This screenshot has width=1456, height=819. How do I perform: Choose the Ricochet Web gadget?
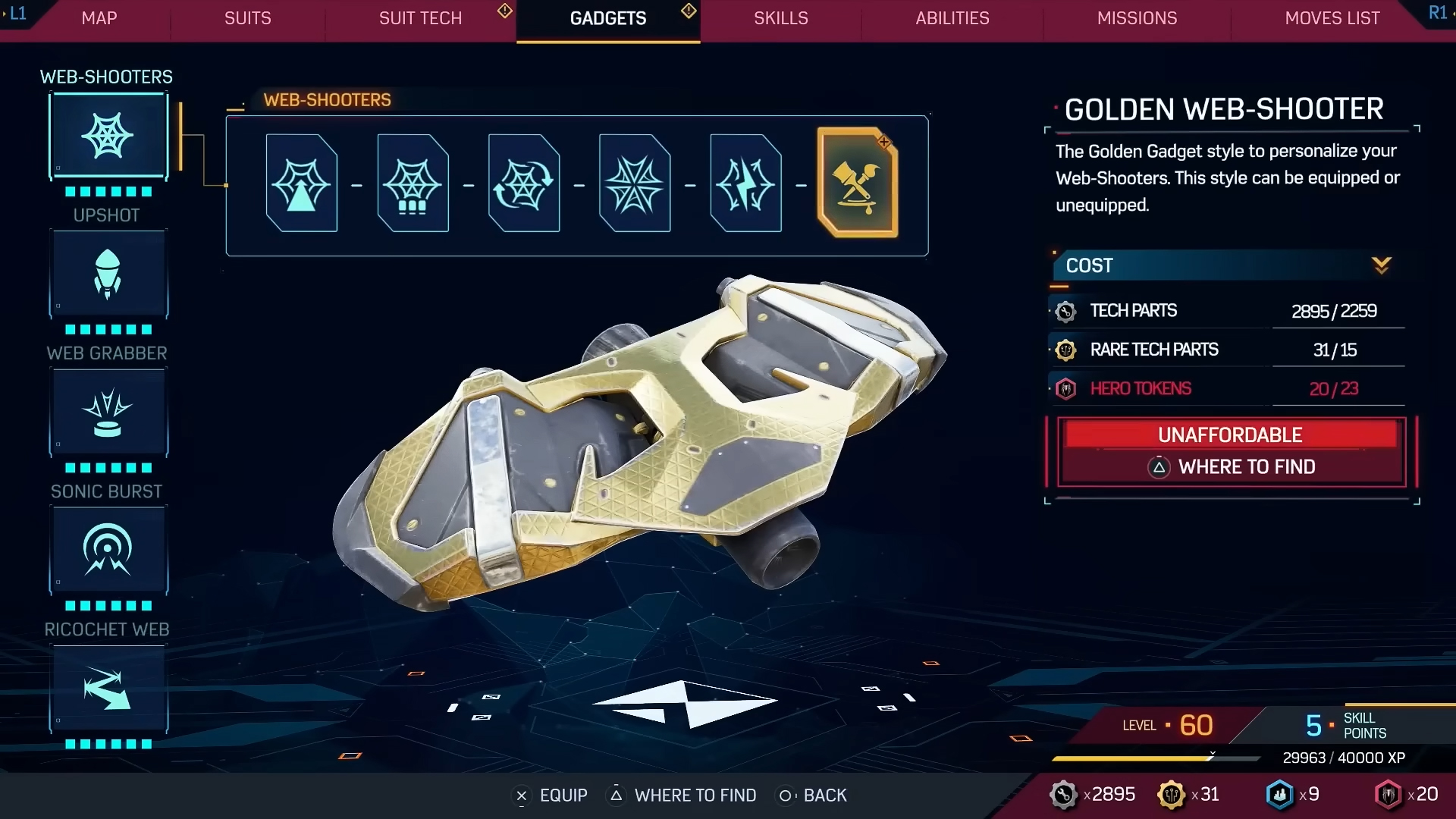[x=108, y=688]
